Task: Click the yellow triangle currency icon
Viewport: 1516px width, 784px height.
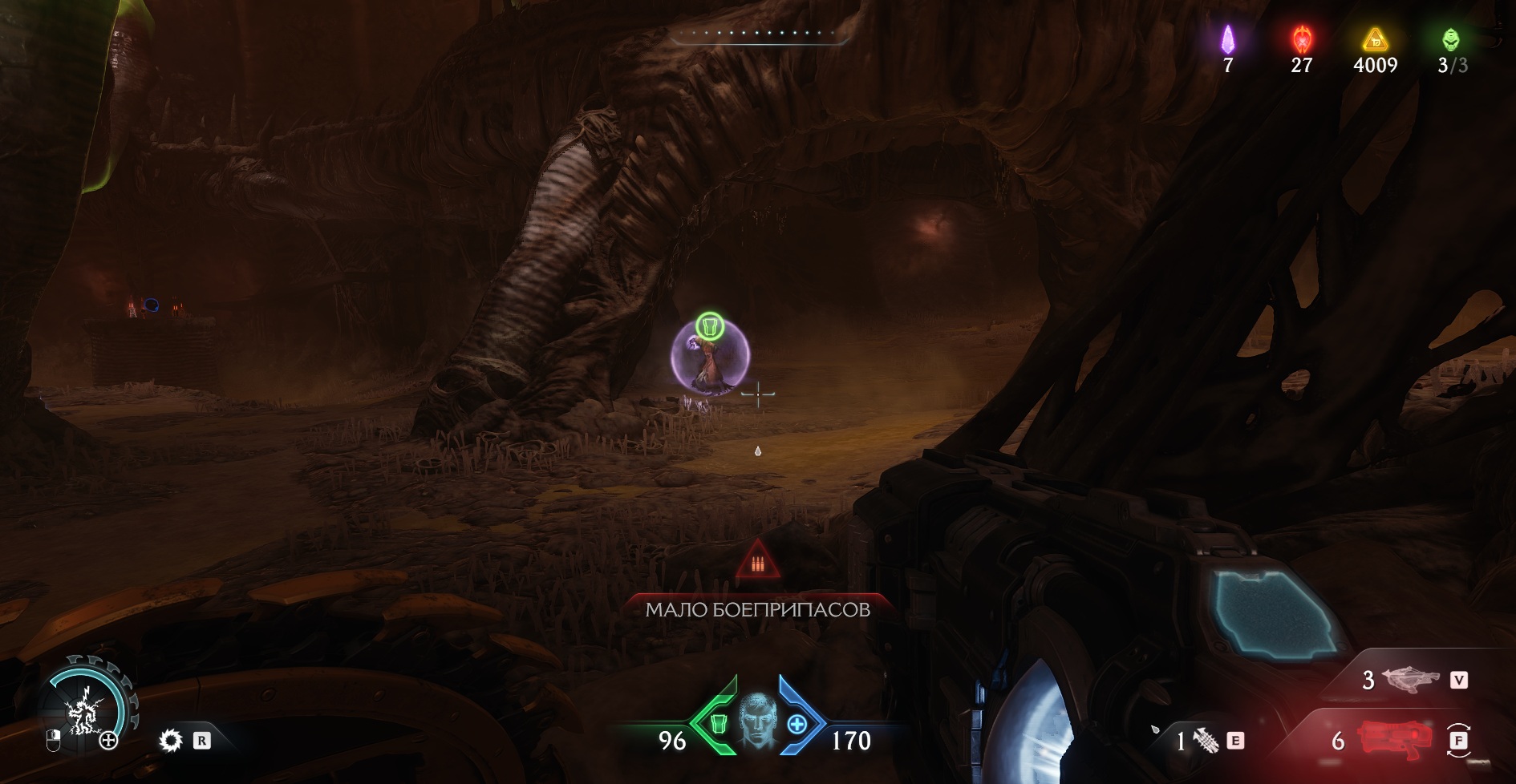Action: click(1375, 38)
